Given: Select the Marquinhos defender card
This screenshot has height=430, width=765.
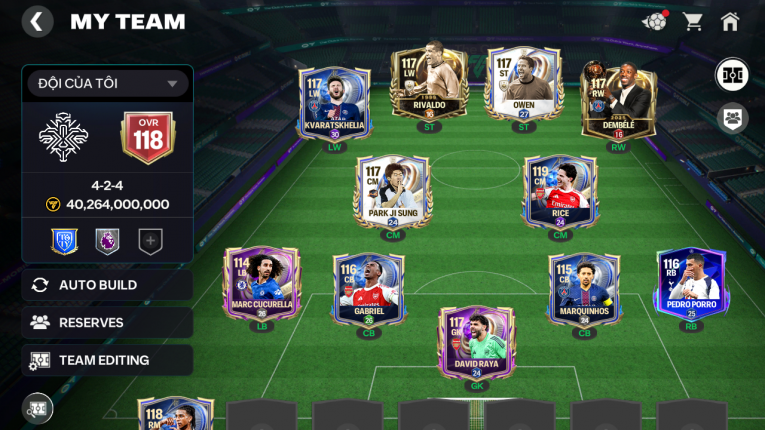Looking at the screenshot, I should tap(584, 288).
